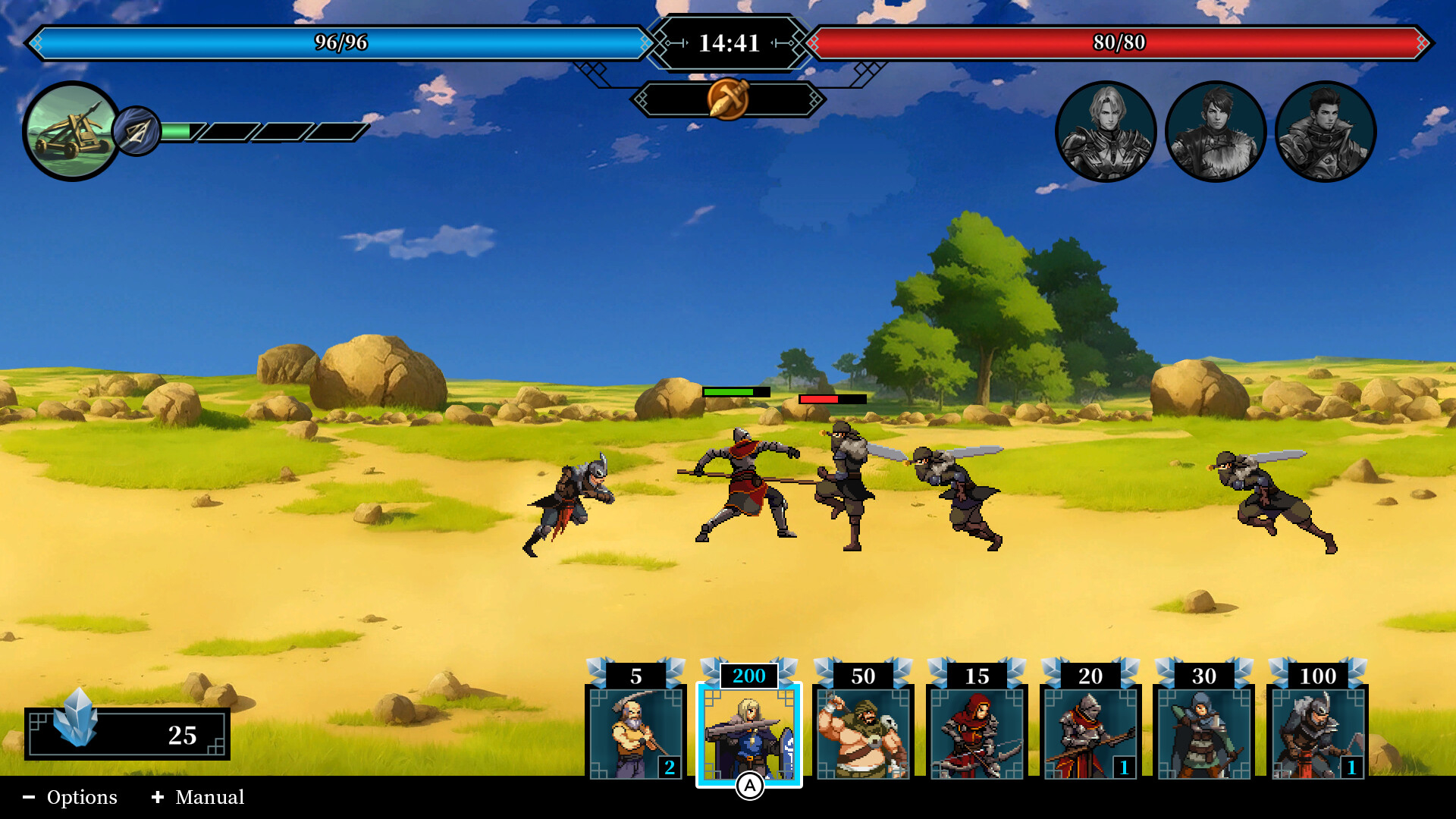Select the hooded-cloak enemy commander portrait
Image resolution: width=1456 pixels, height=819 pixels.
point(1326,131)
